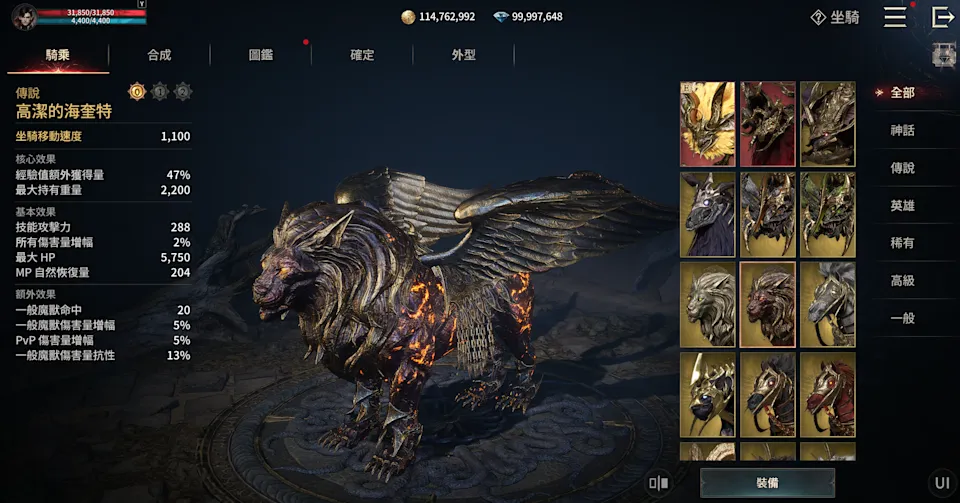Open the 圖鑑 tab
Image resolution: width=960 pixels, height=503 pixels.
pos(261,55)
